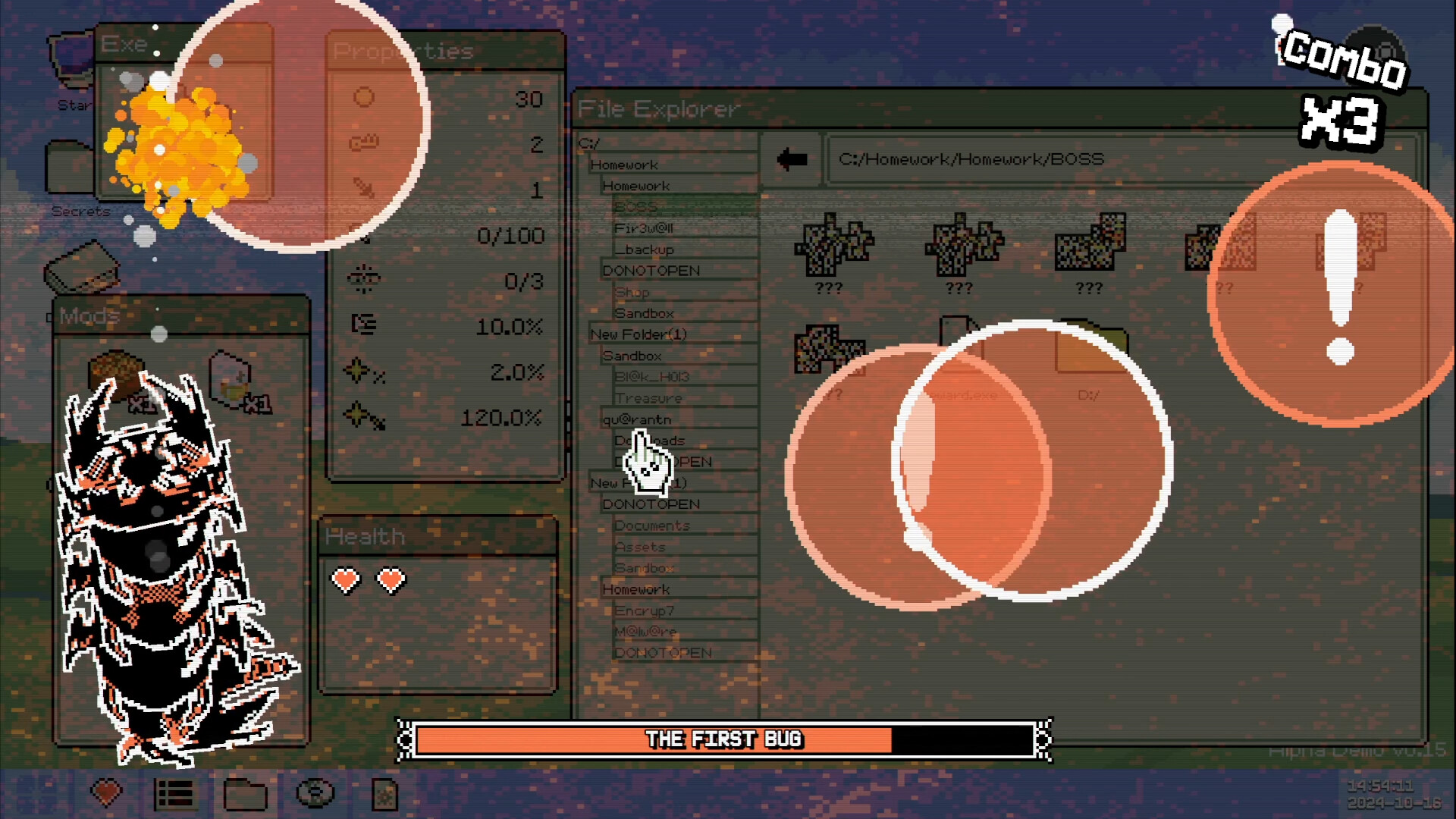Click a corrupted ??? file icon
Image resolution: width=1456 pixels, height=819 pixels.
832,246
